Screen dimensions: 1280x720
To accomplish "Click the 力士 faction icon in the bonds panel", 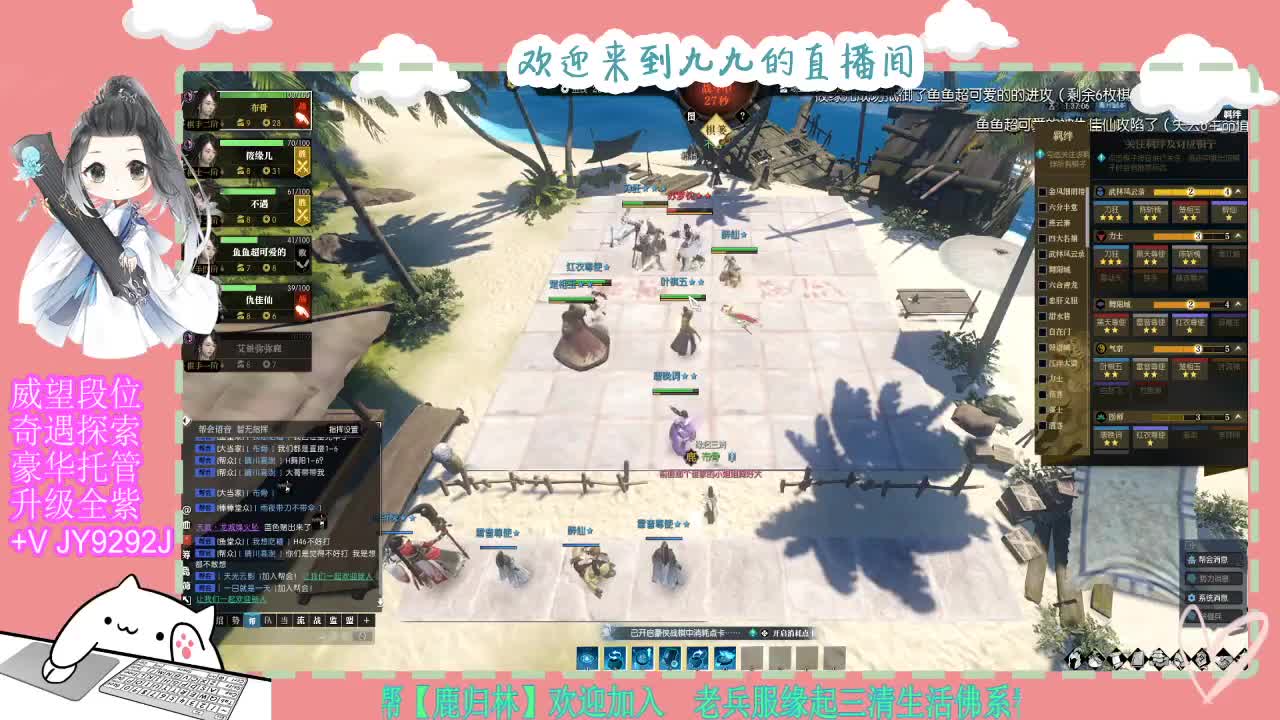I will (1099, 237).
